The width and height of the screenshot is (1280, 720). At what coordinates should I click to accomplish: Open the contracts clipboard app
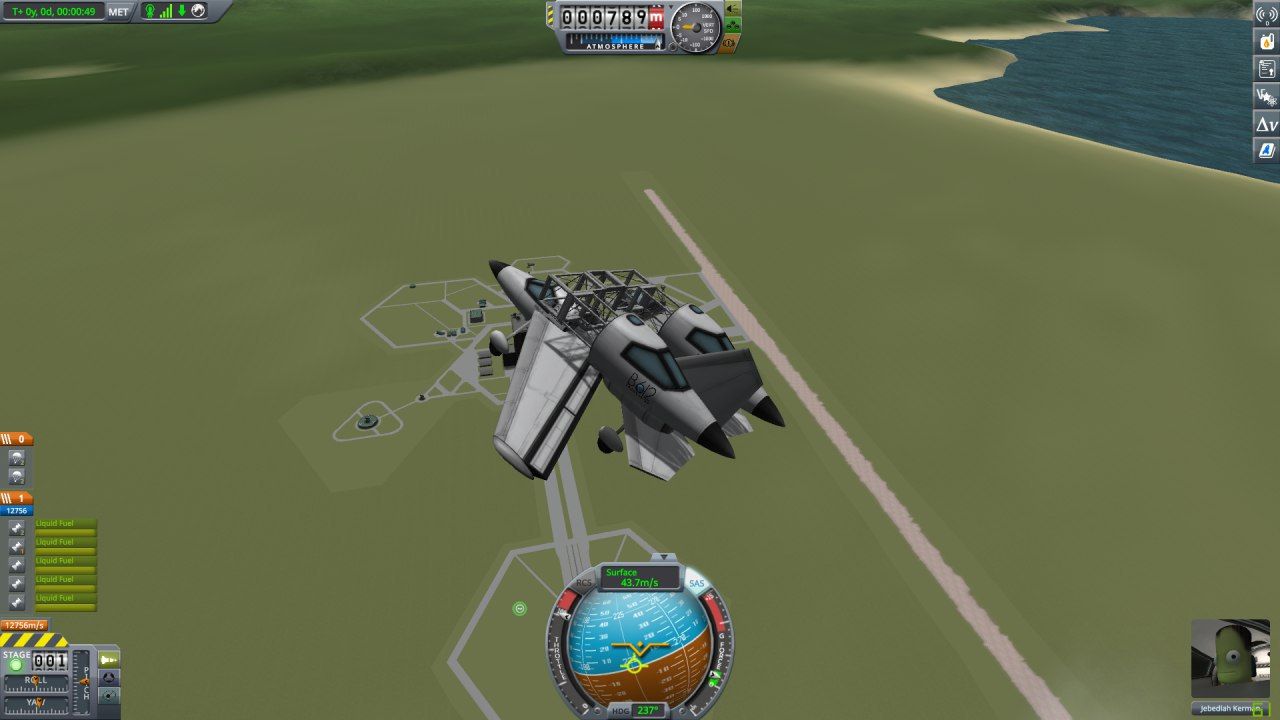click(x=1267, y=68)
